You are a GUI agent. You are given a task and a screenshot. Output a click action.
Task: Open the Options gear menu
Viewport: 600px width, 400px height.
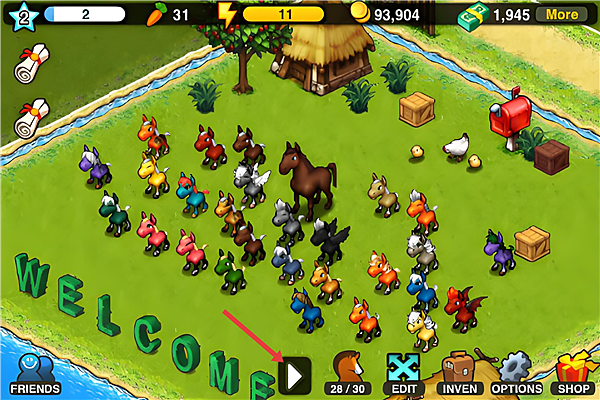(x=516, y=373)
